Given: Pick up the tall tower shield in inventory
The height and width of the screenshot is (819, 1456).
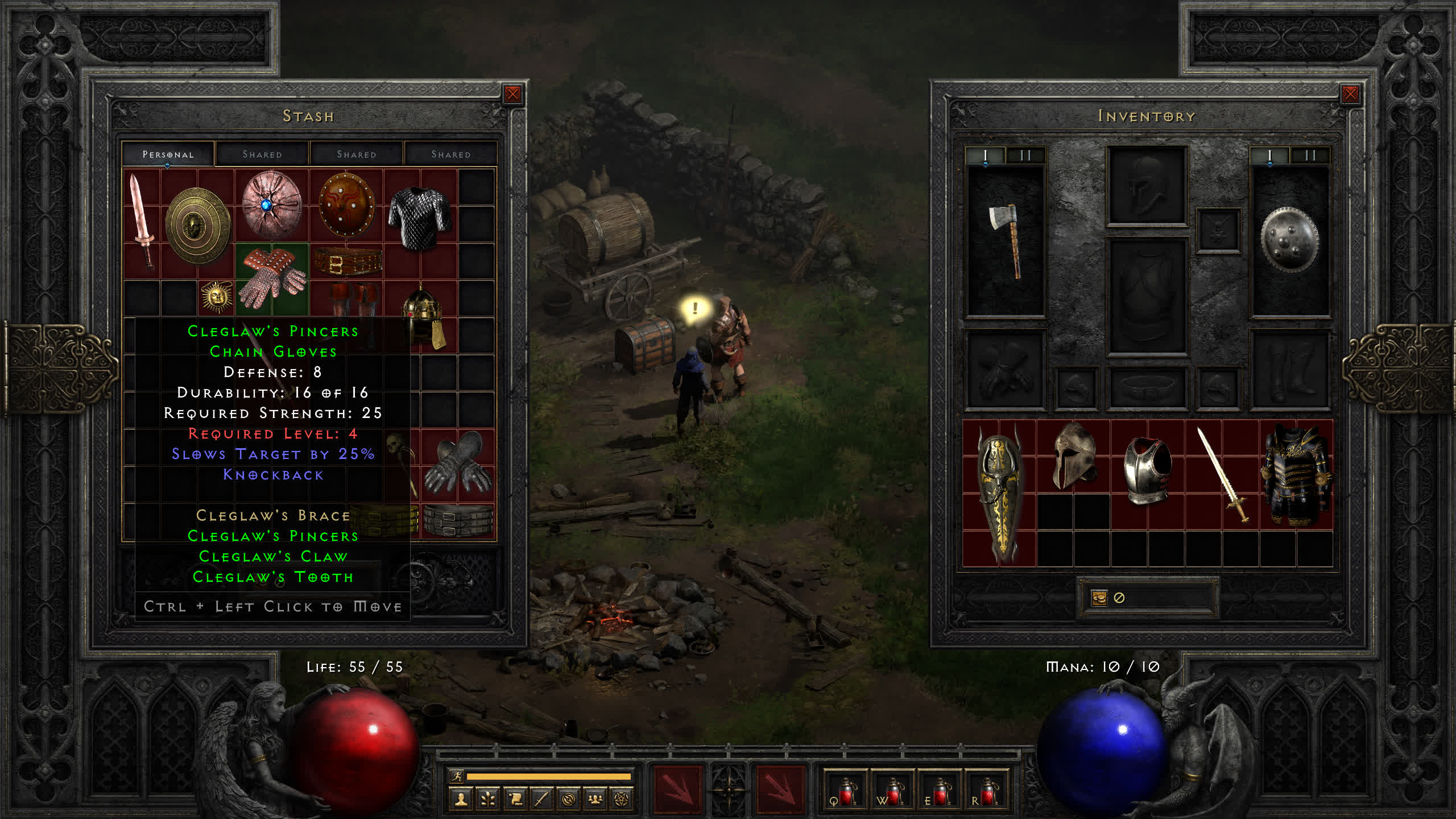Looking at the screenshot, I should pyautogui.click(x=999, y=494).
